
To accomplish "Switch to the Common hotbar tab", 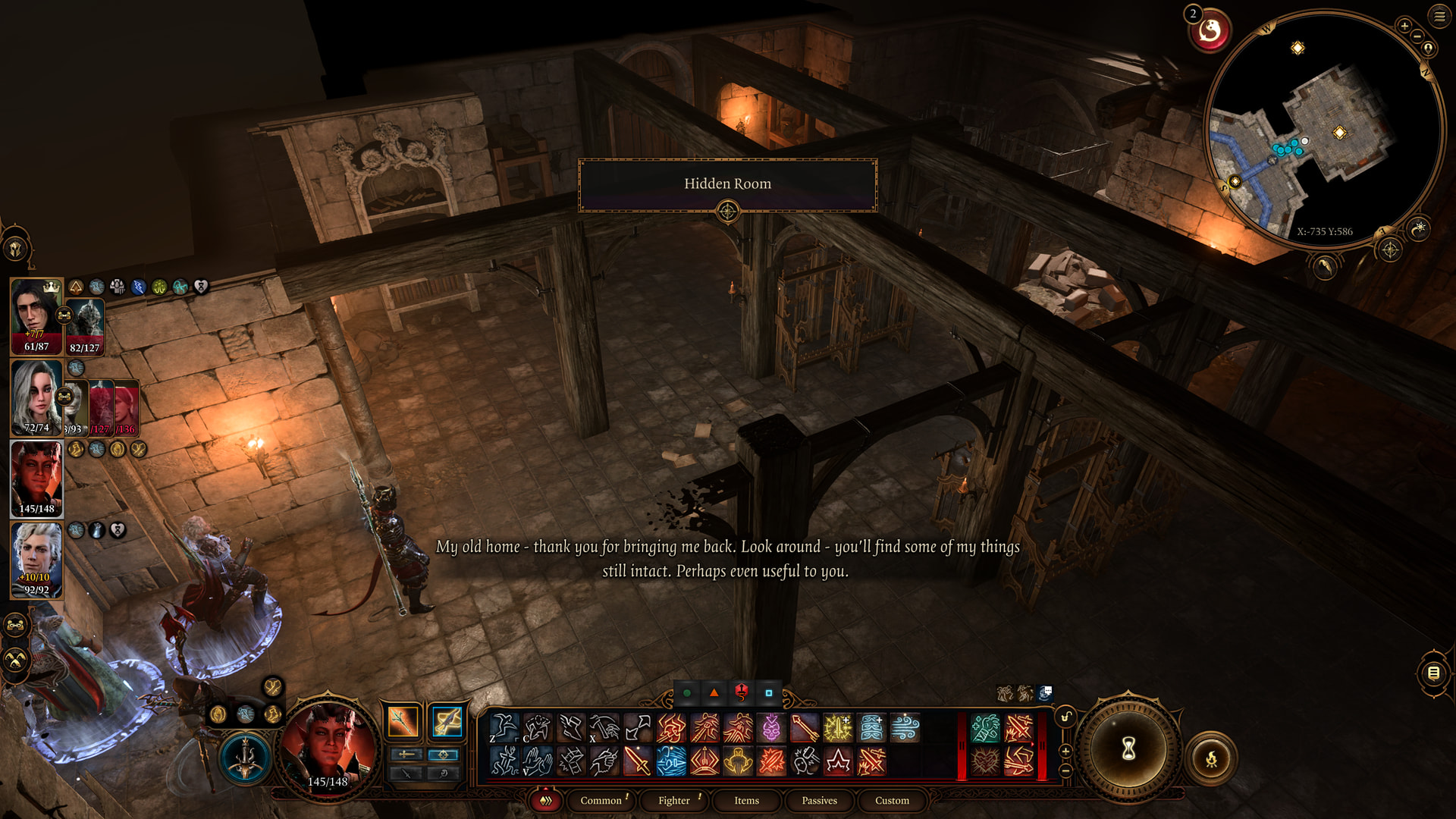I will click(x=601, y=800).
